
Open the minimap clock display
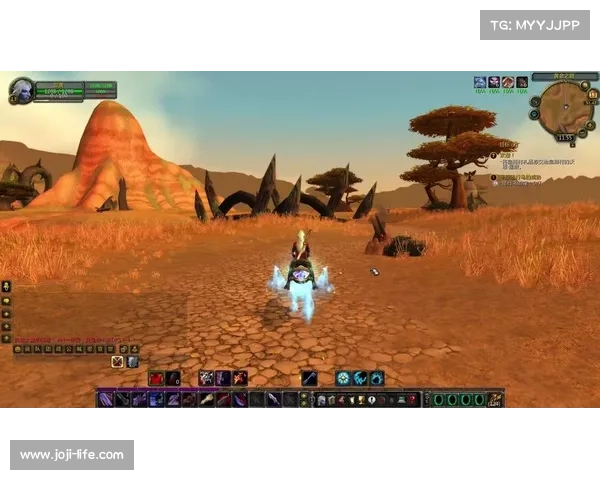point(565,138)
